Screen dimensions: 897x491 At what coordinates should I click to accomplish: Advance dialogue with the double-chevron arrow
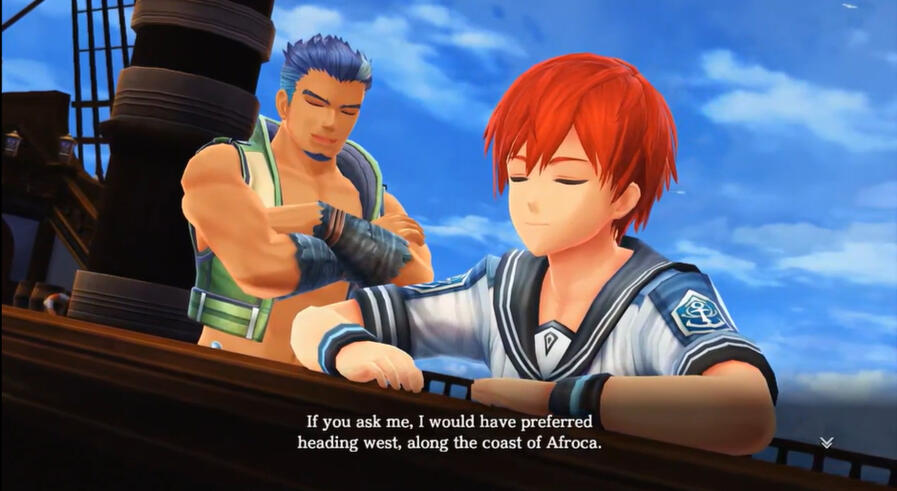click(x=826, y=442)
